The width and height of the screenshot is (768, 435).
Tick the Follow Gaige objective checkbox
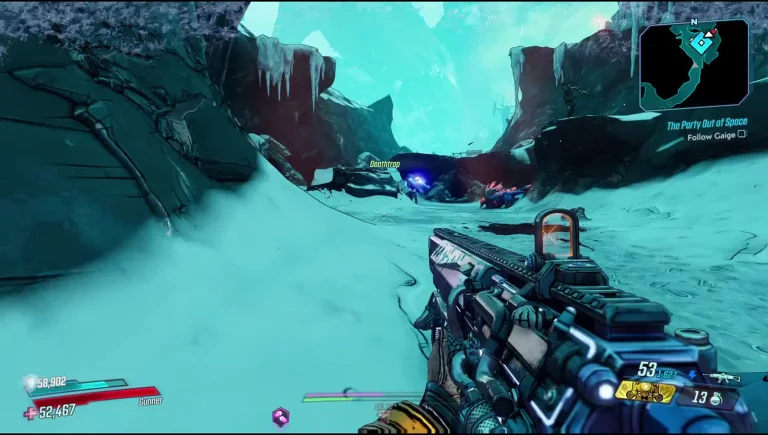click(x=741, y=134)
